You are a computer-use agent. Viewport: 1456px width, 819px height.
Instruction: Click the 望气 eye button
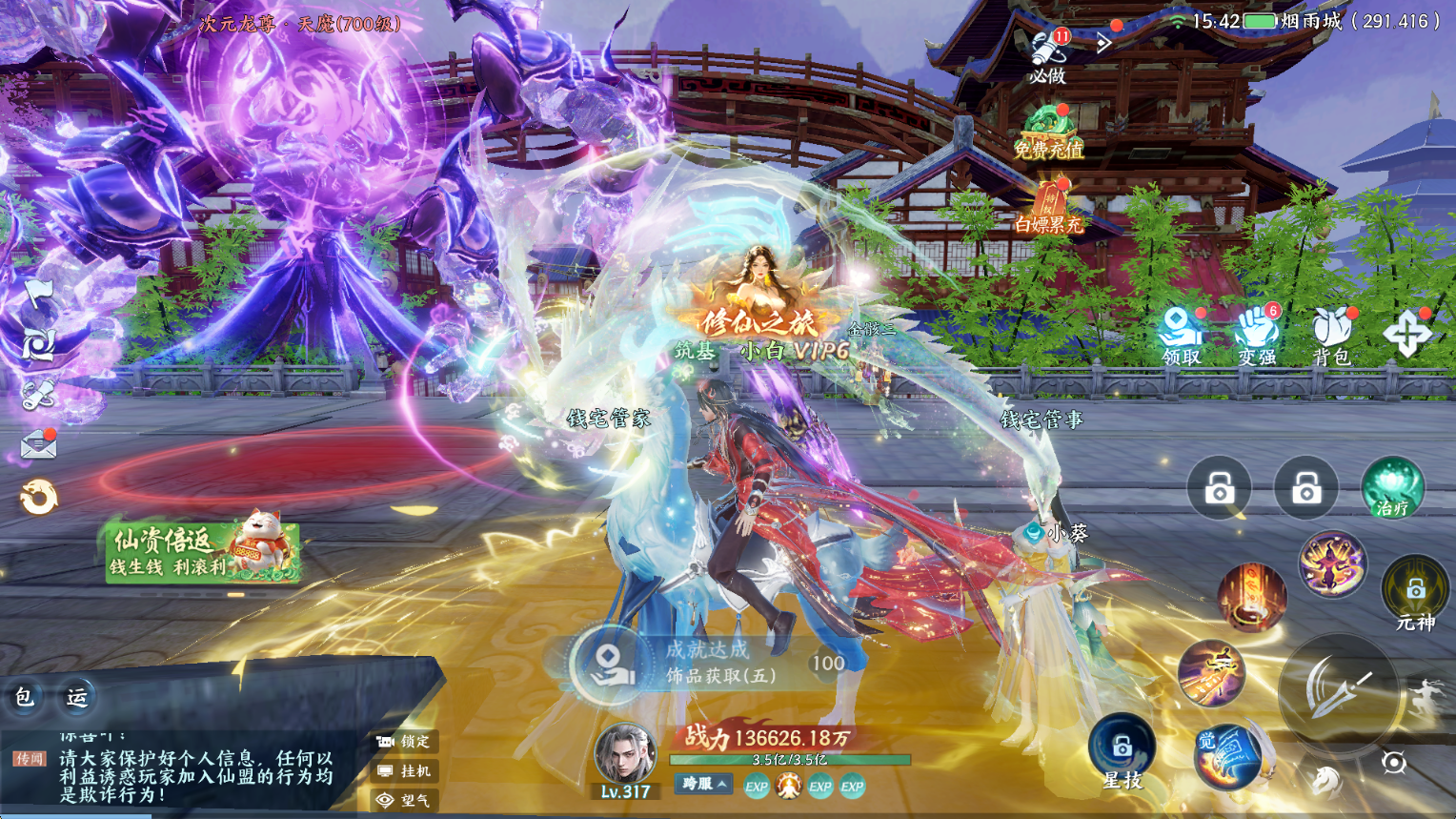click(x=405, y=800)
